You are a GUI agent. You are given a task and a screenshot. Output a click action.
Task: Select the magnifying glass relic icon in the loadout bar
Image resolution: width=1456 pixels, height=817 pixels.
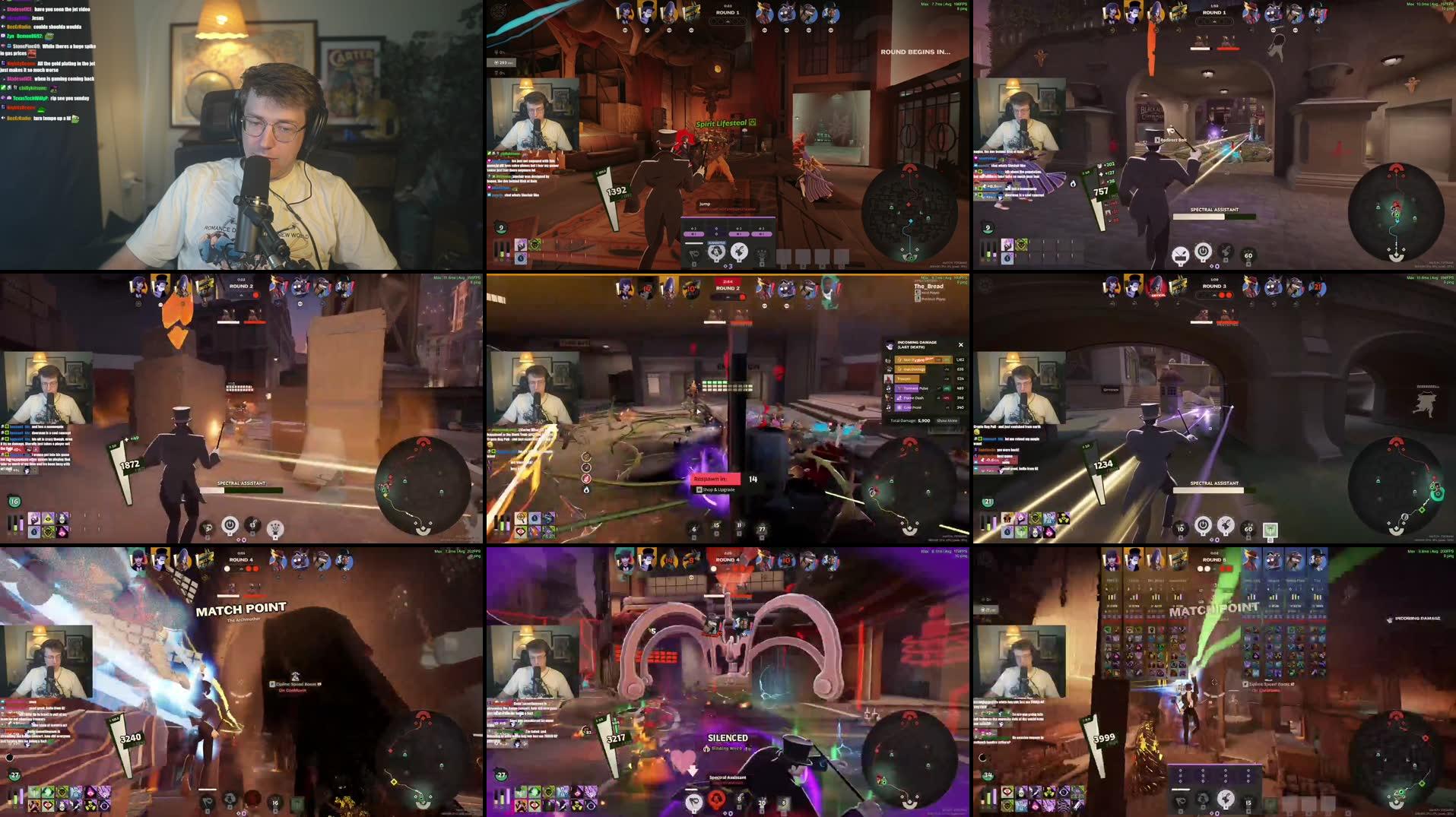click(520, 518)
